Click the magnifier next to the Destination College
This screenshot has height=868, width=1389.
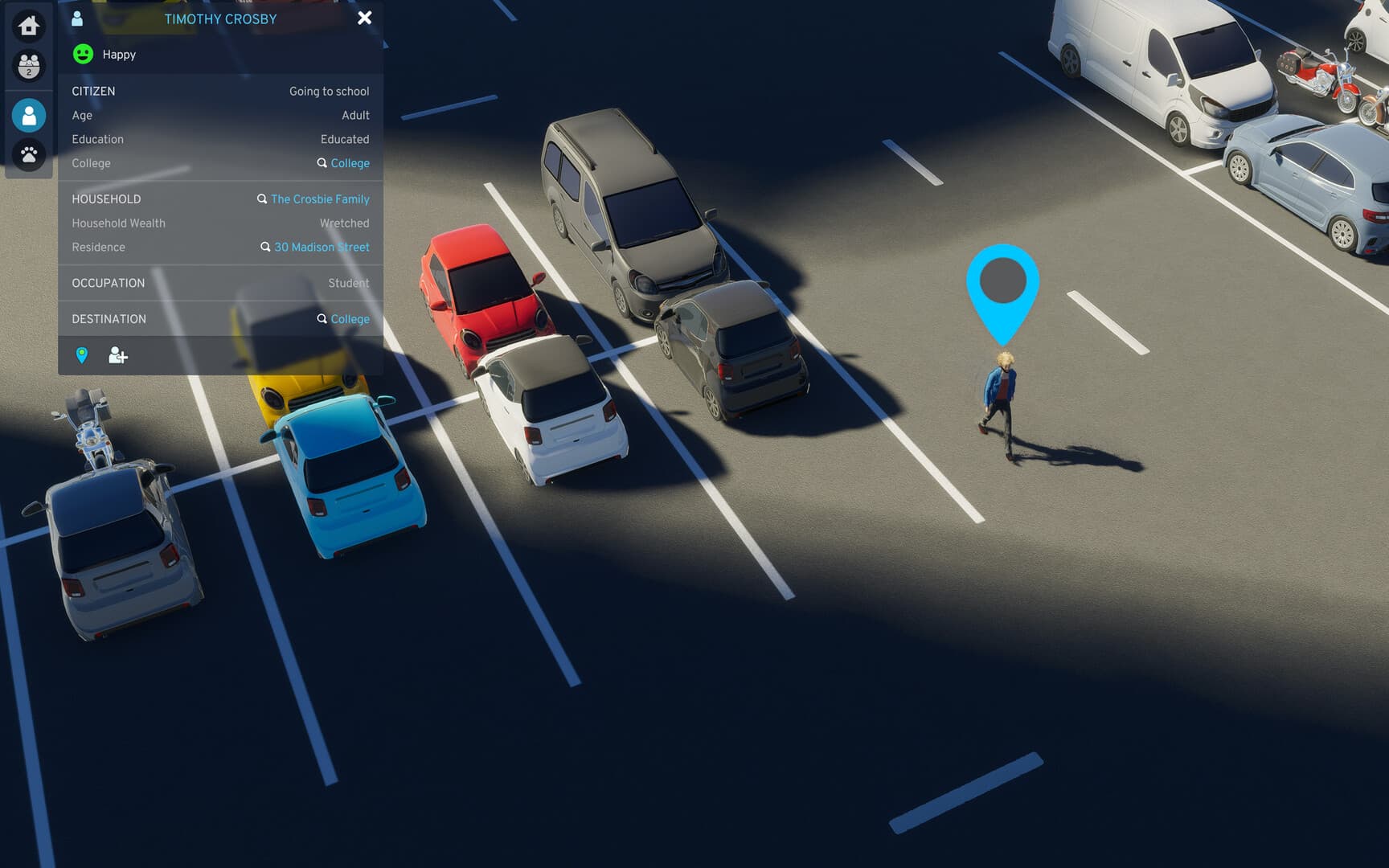323,319
